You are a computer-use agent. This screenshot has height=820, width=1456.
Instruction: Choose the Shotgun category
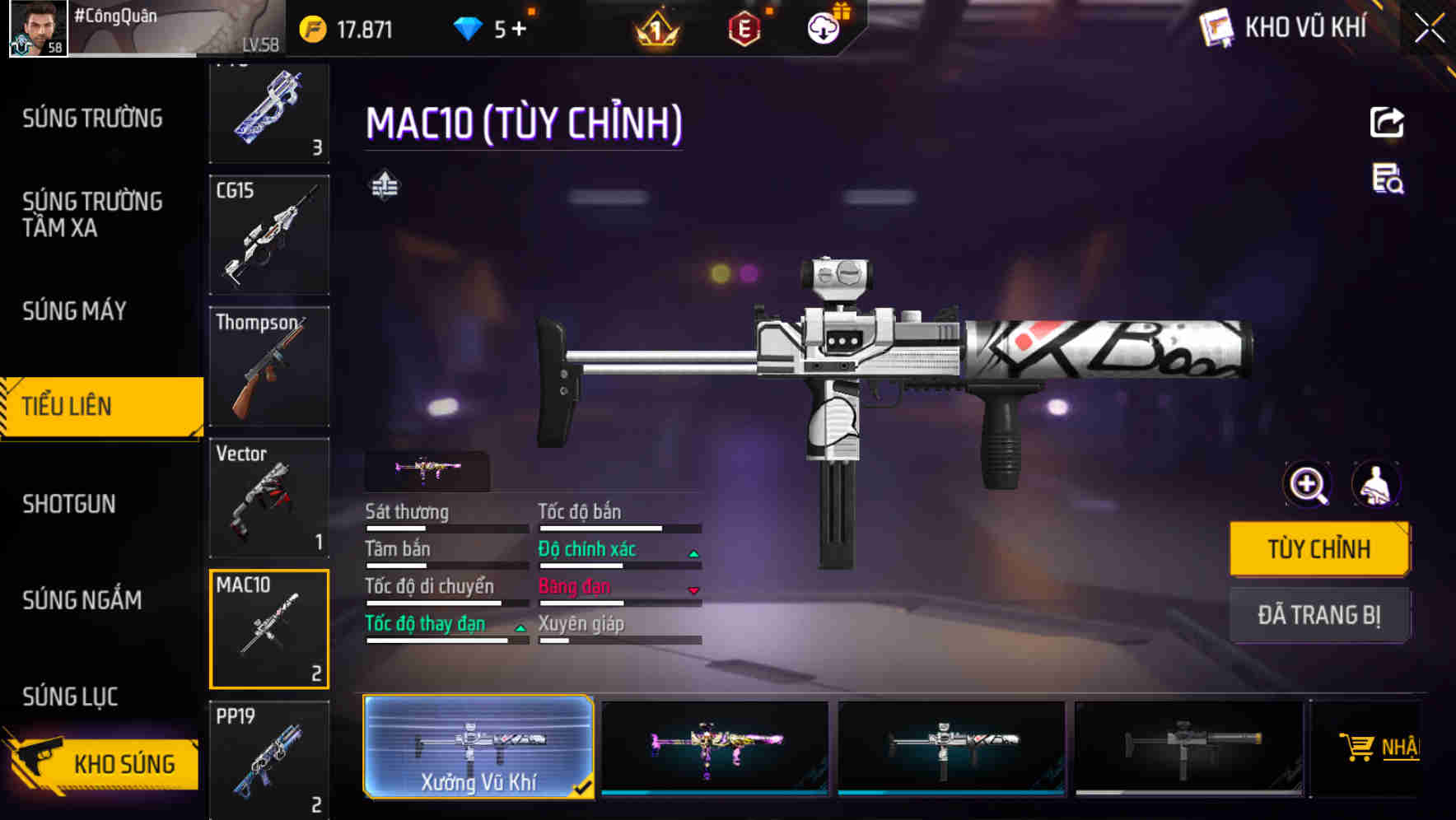69,504
